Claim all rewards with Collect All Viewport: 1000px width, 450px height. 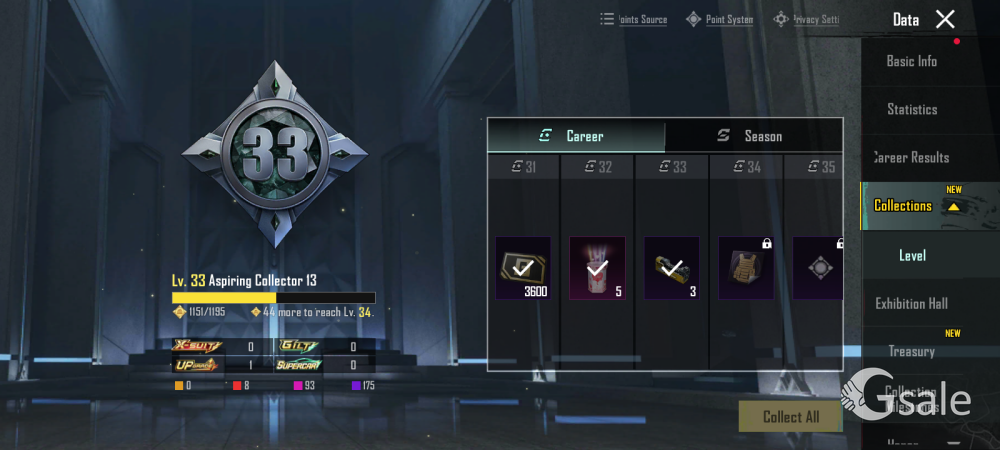[790, 416]
